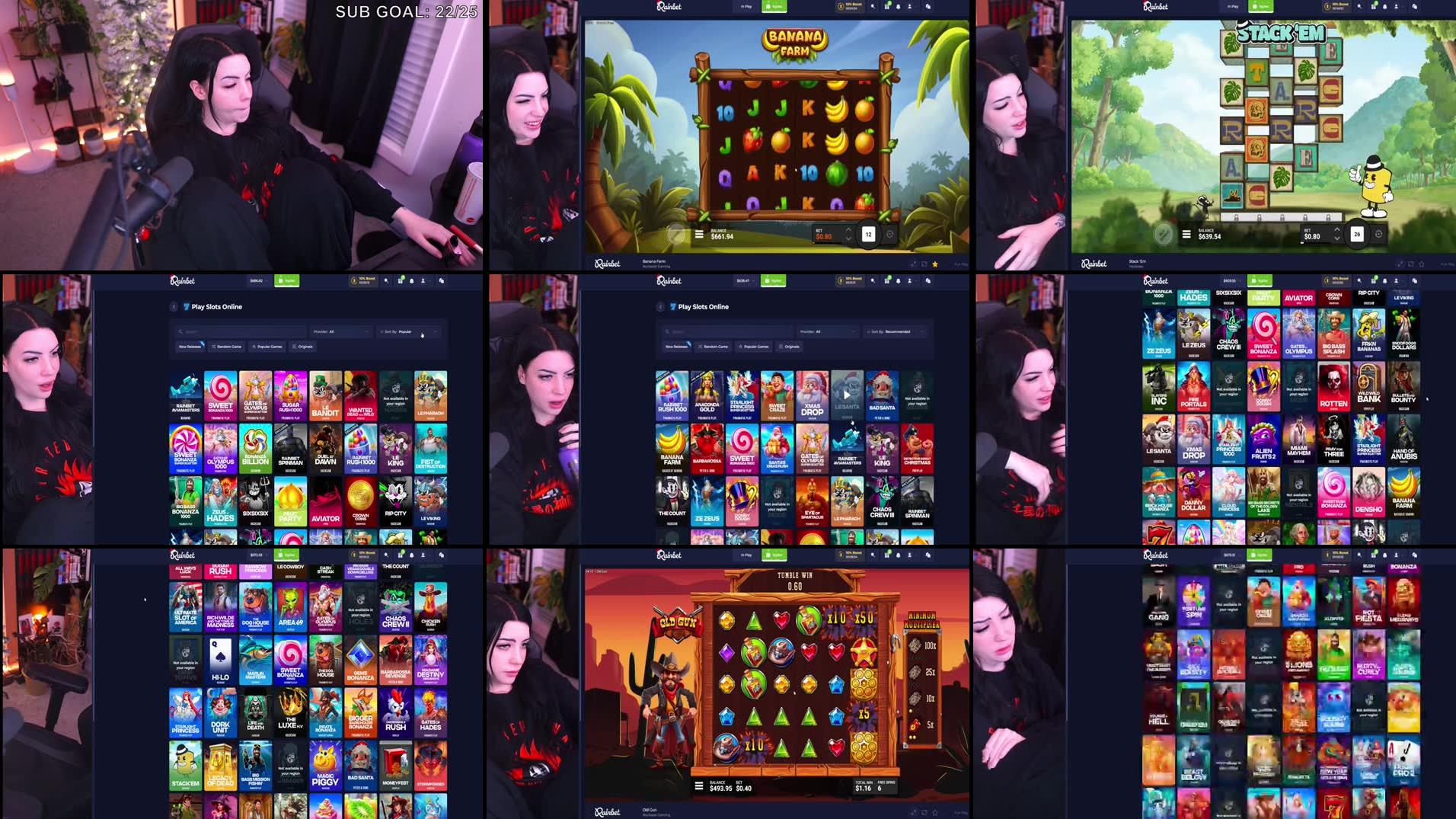
Task: Open the notifications bell icon
Action: pyautogui.click(x=899, y=5)
